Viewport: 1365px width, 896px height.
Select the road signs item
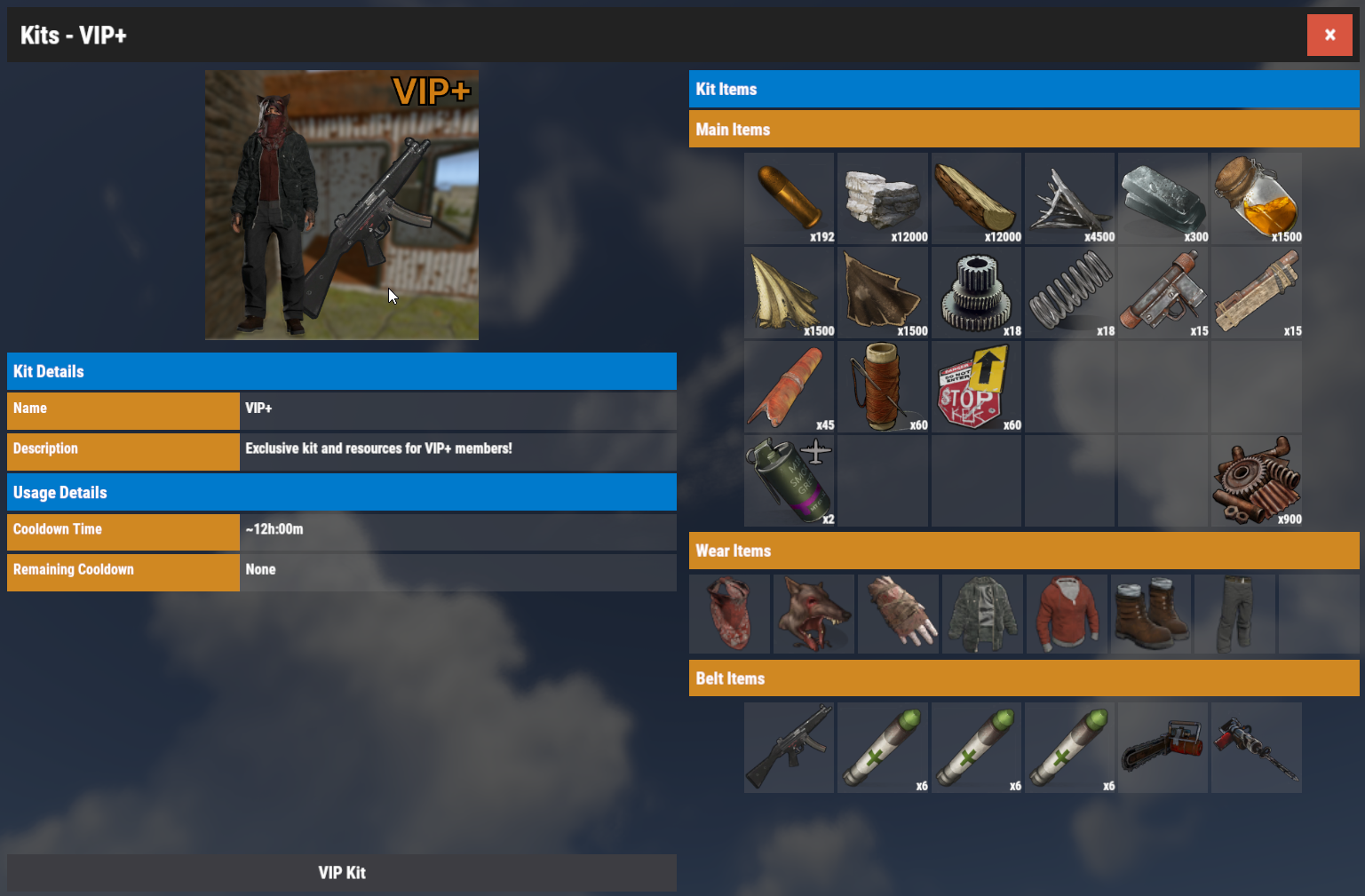[976, 386]
